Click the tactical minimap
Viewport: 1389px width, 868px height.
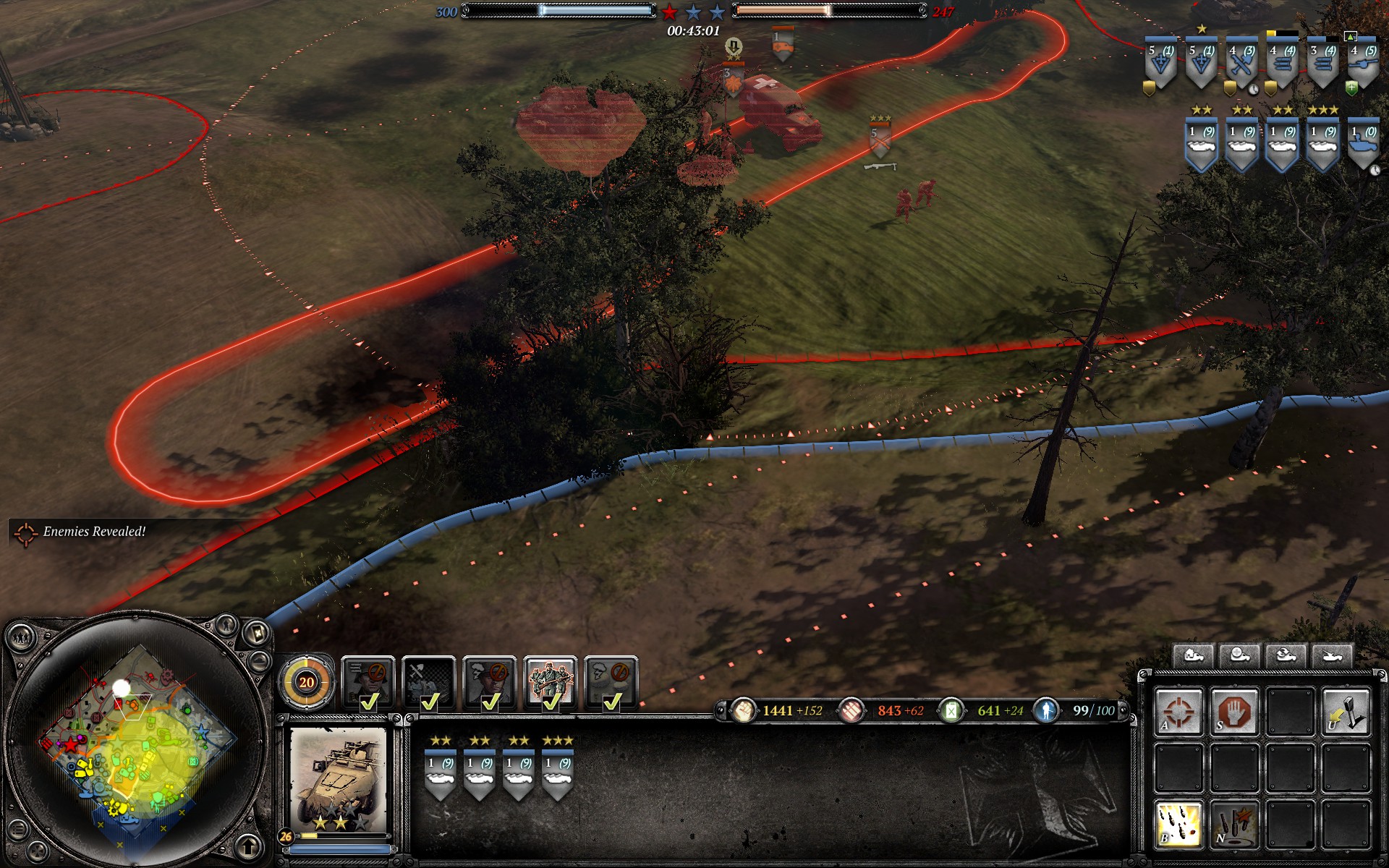point(137,738)
